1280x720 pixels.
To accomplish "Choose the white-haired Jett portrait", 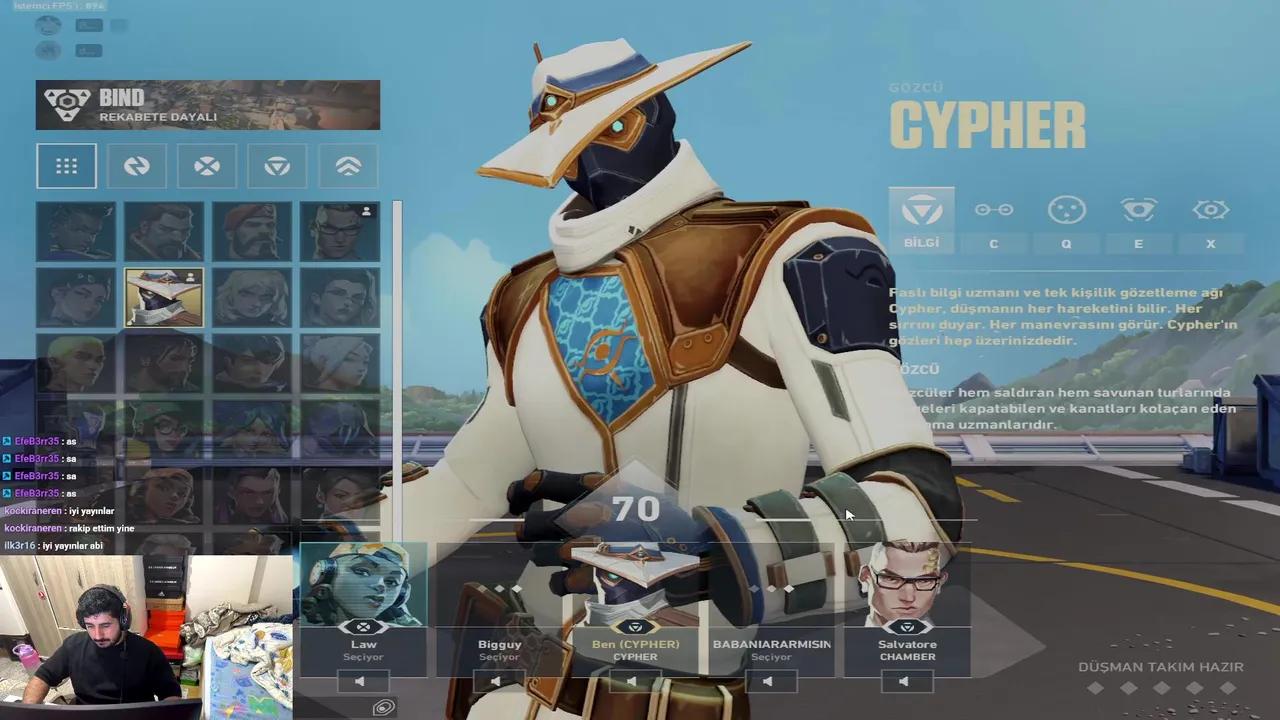I will (340, 363).
